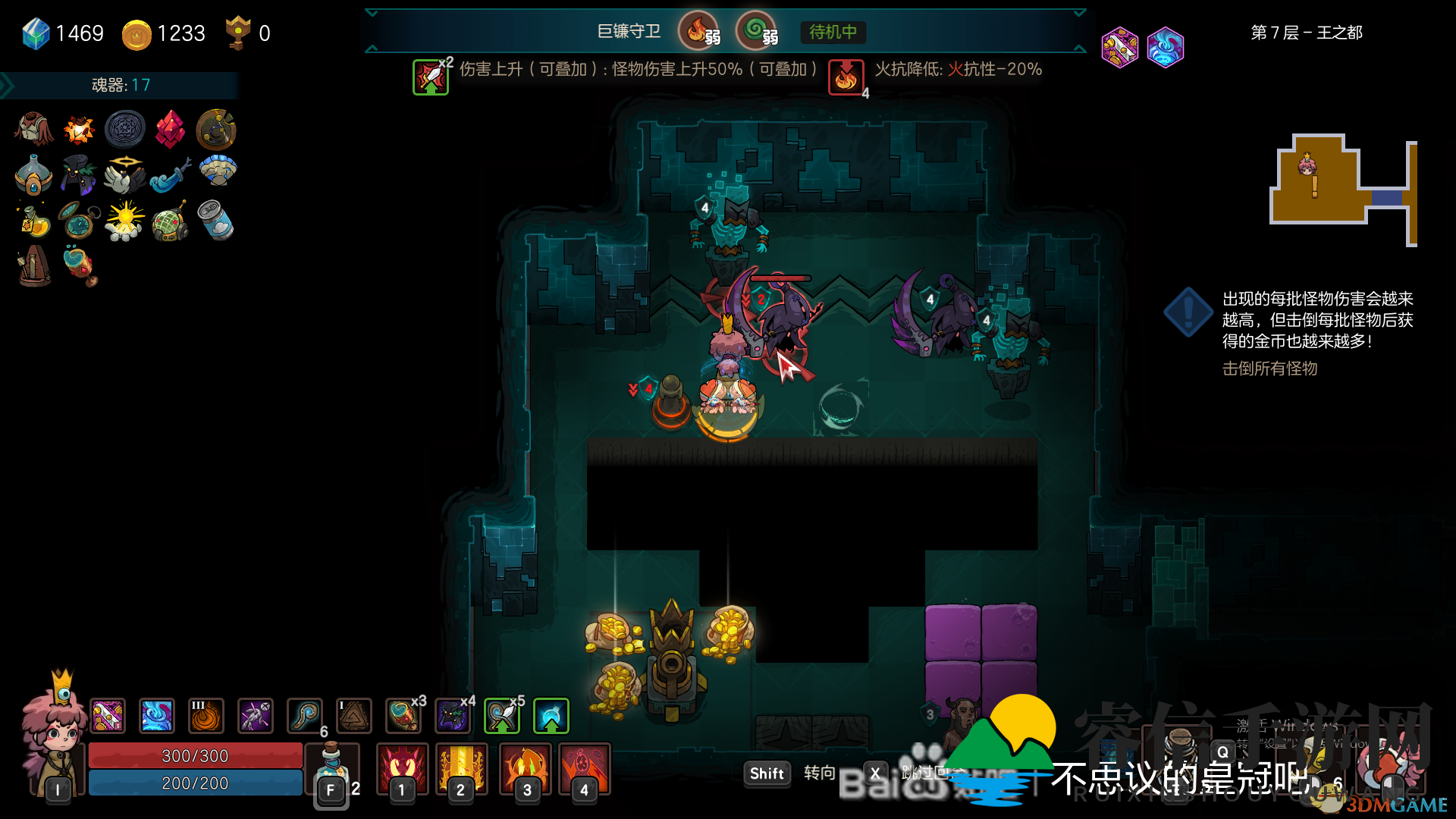Inspect the fire resistance reduction modifier icon

coord(846,77)
